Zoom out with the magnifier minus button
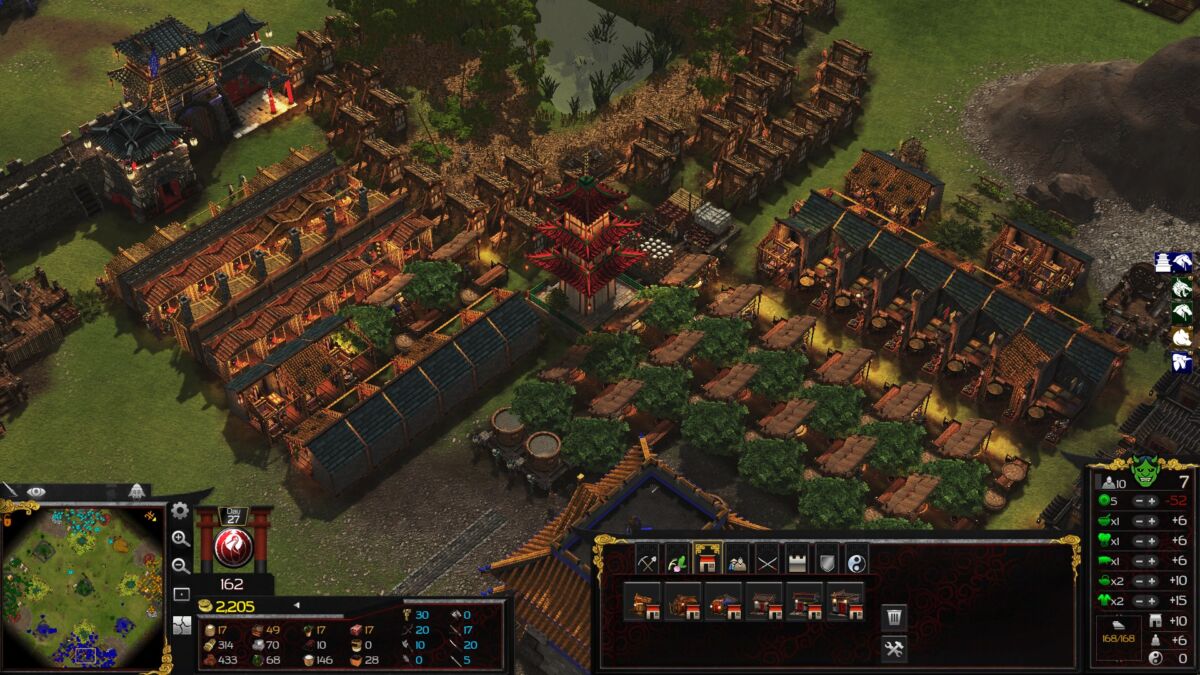 pos(180,566)
